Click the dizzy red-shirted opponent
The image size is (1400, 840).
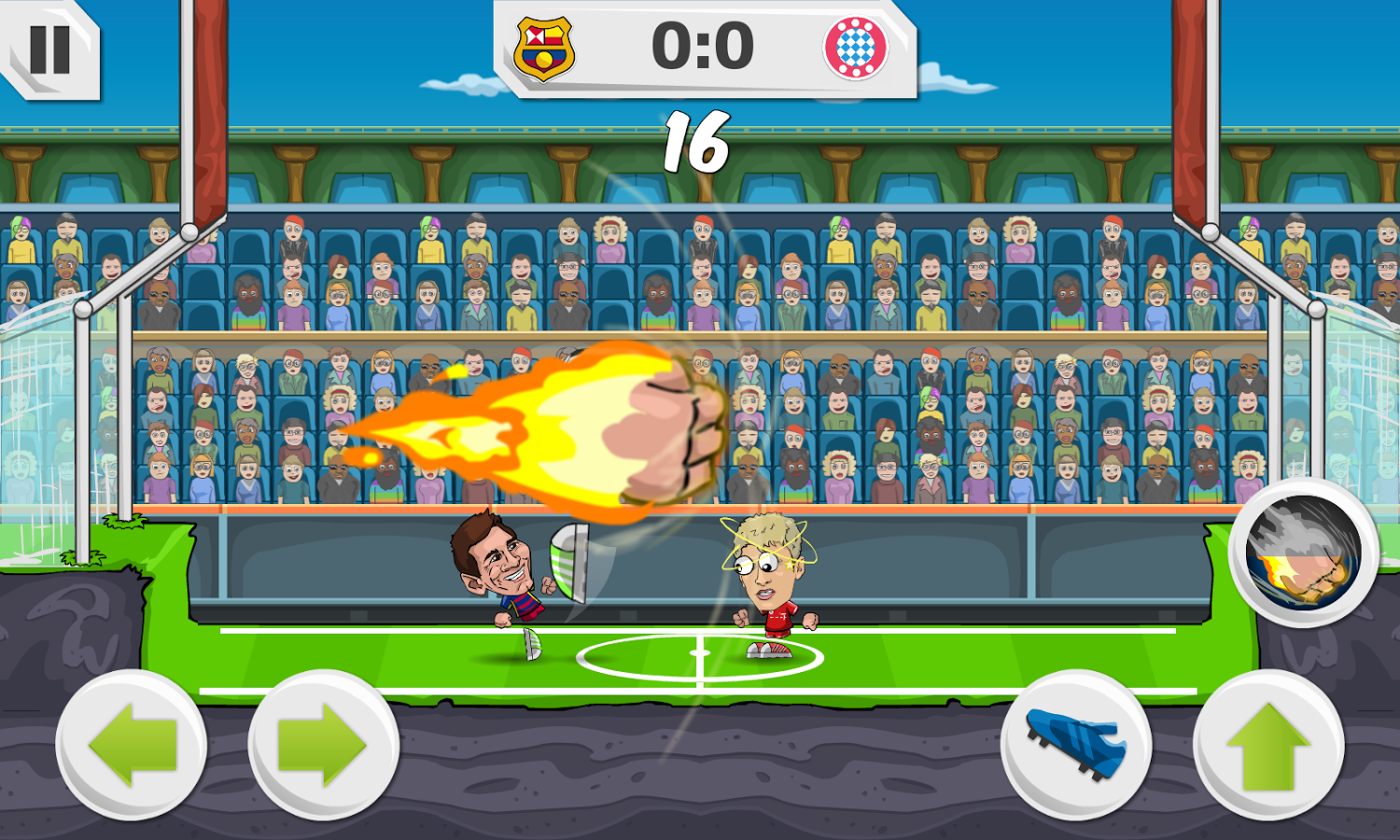tap(765, 574)
